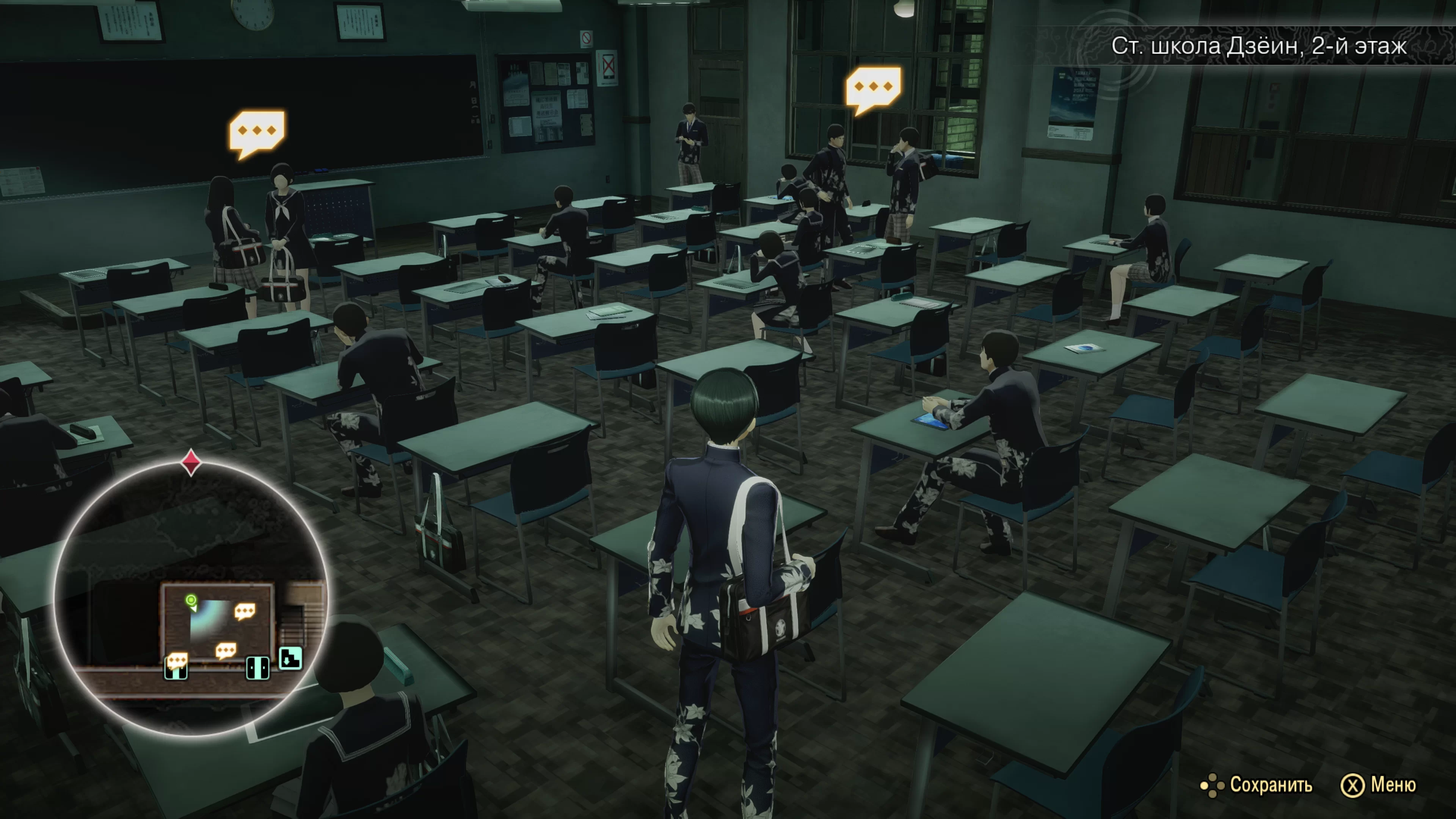Select the green player marker on the minimap
The width and height of the screenshot is (1456, 819).
coord(191,600)
